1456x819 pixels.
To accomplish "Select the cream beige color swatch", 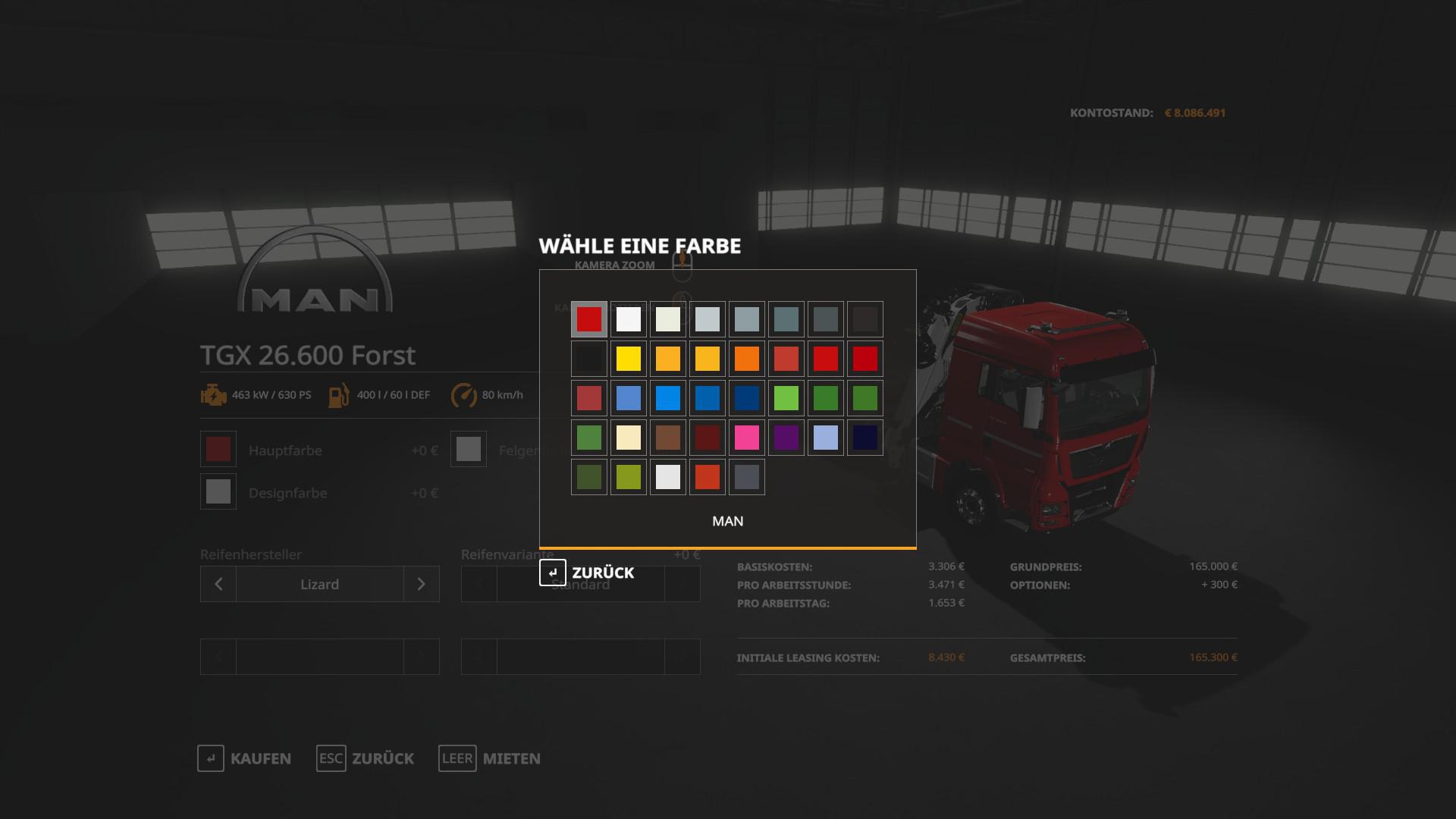I will point(629,438).
